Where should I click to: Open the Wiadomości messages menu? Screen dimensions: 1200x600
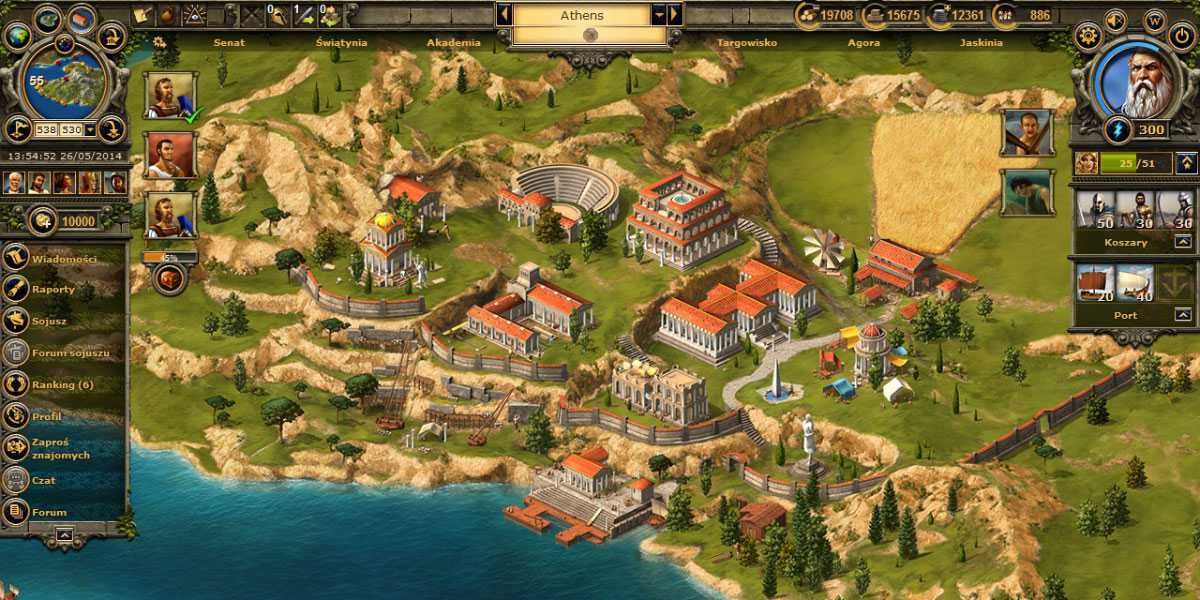coord(63,258)
